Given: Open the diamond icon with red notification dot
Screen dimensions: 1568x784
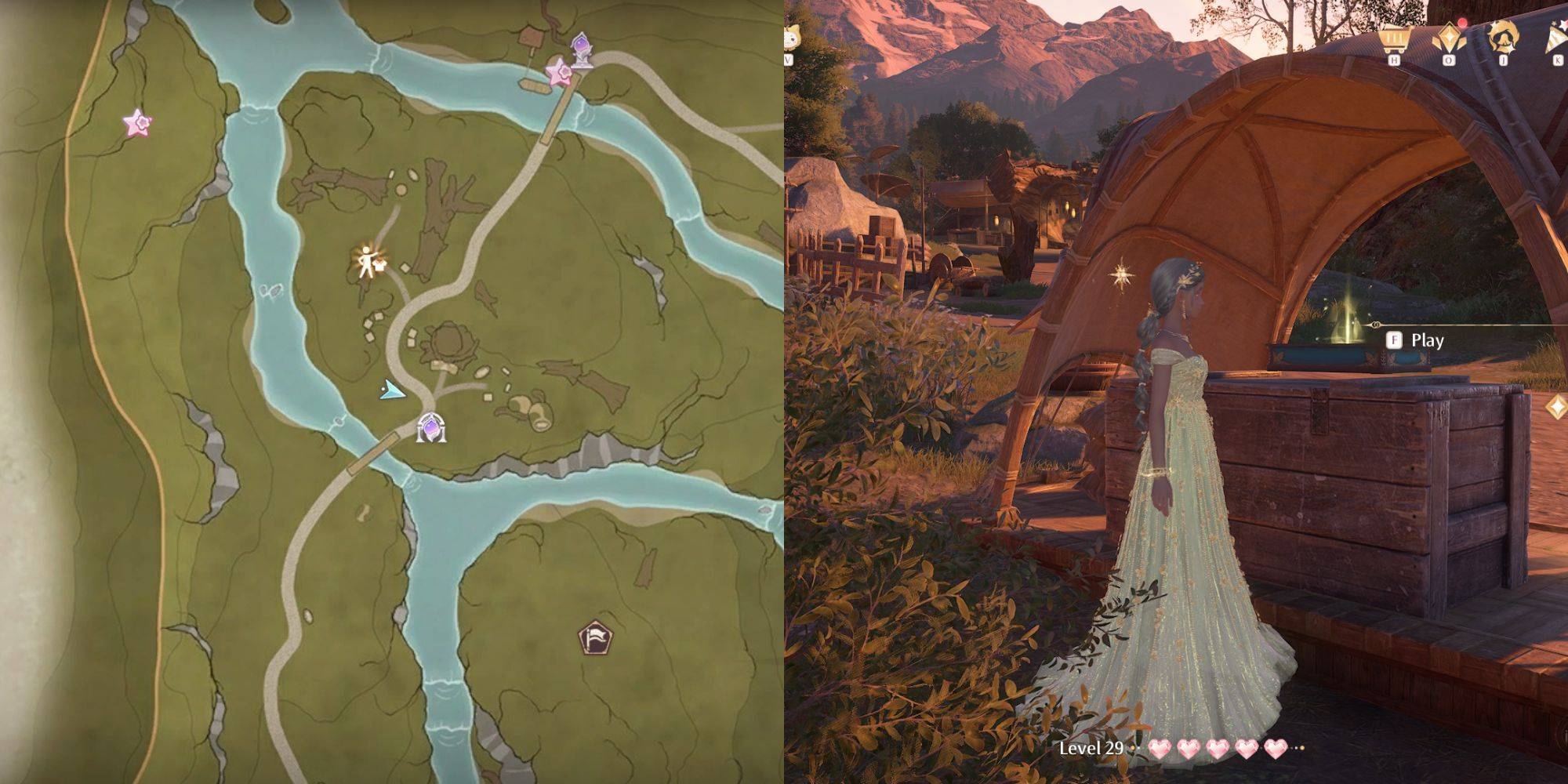Looking at the screenshot, I should coord(1449,38).
